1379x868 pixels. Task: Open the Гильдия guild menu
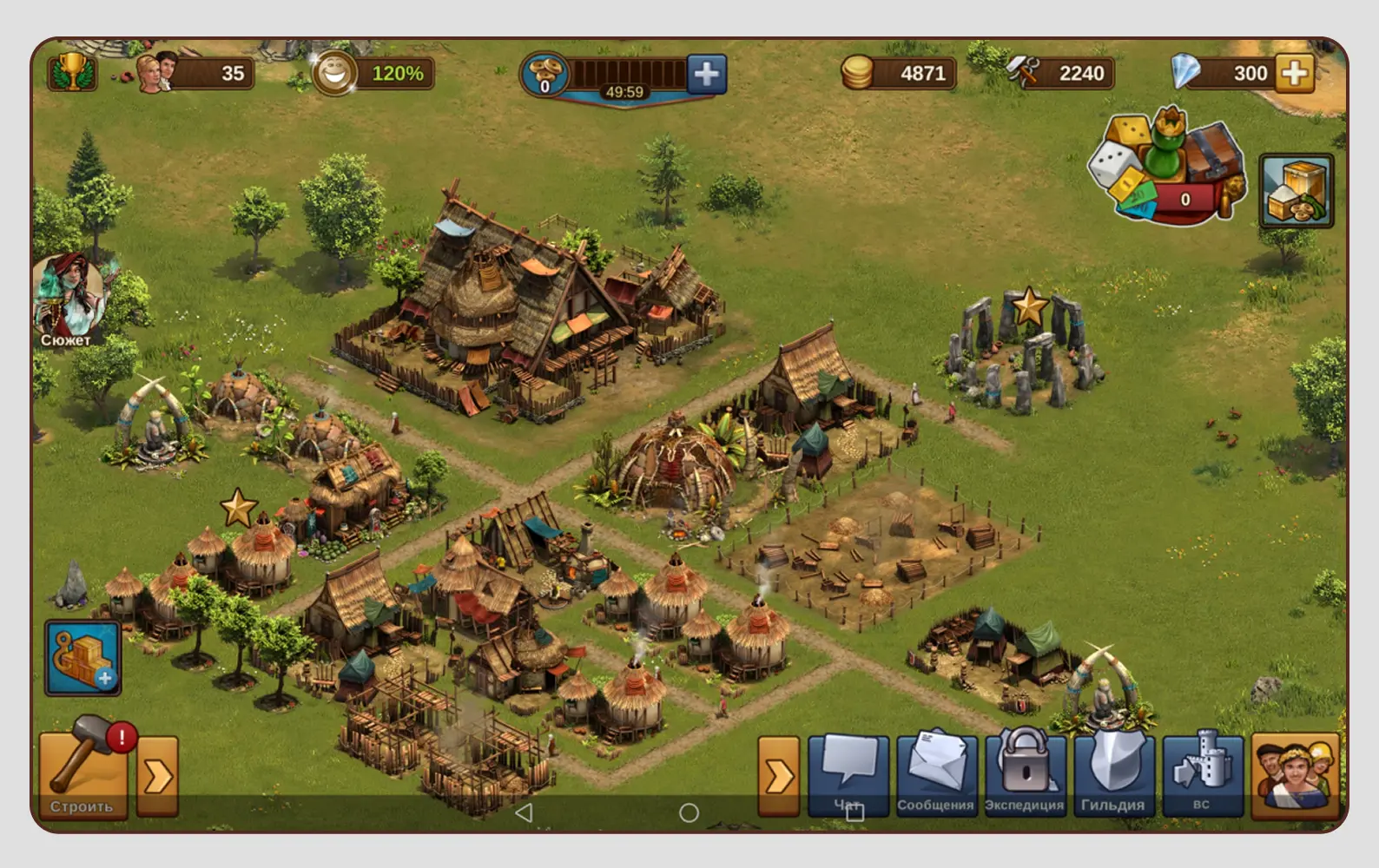pyautogui.click(x=1113, y=773)
